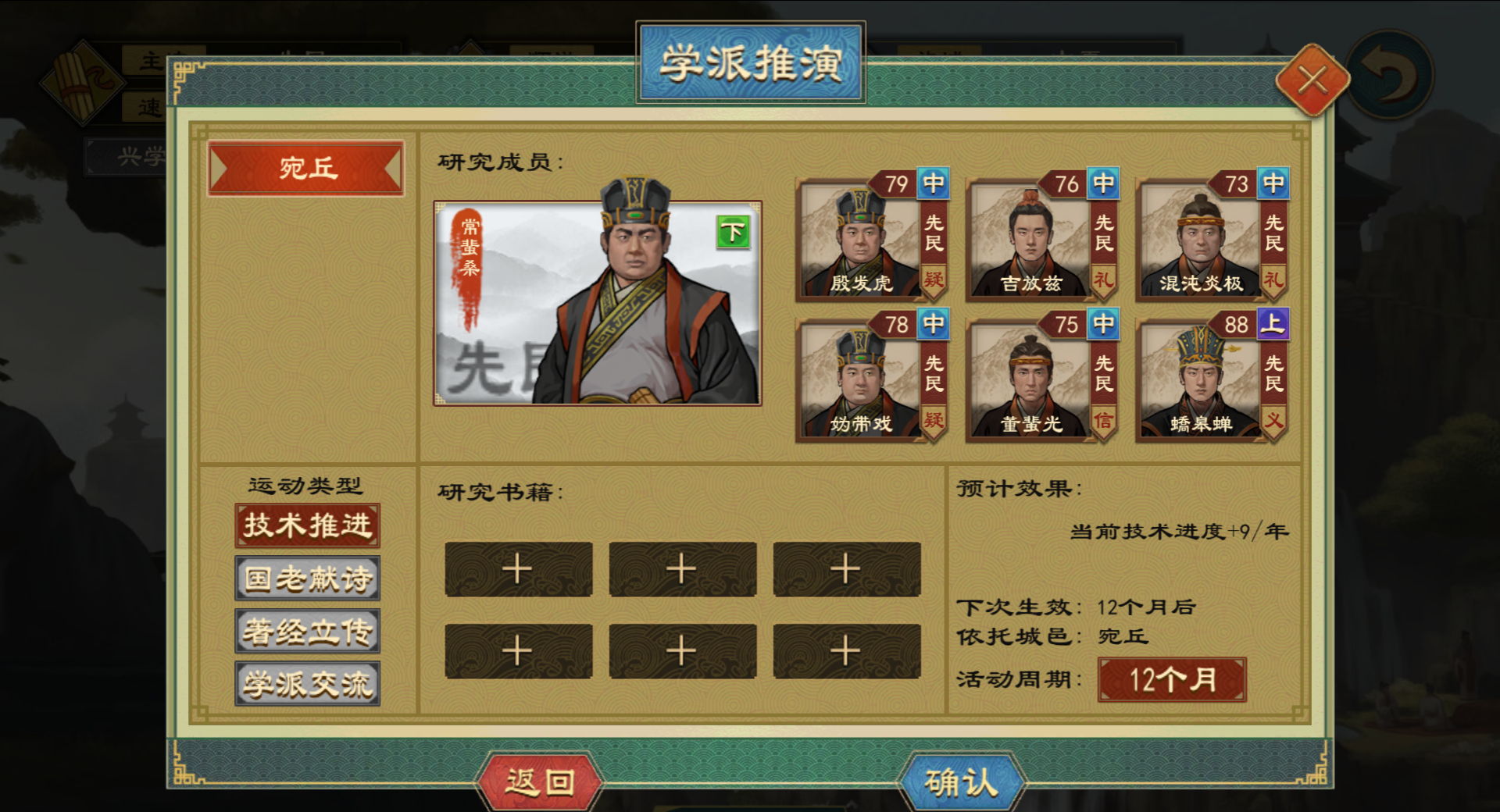The width and height of the screenshot is (1500, 812).
Task: Enable the 著经立传 option
Action: (x=306, y=630)
